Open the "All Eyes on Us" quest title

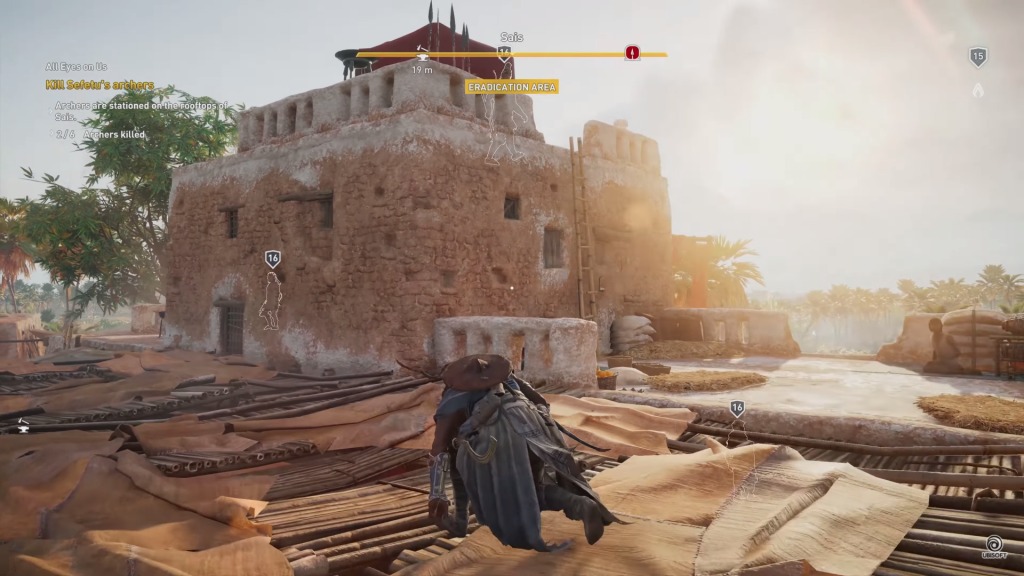[77, 67]
